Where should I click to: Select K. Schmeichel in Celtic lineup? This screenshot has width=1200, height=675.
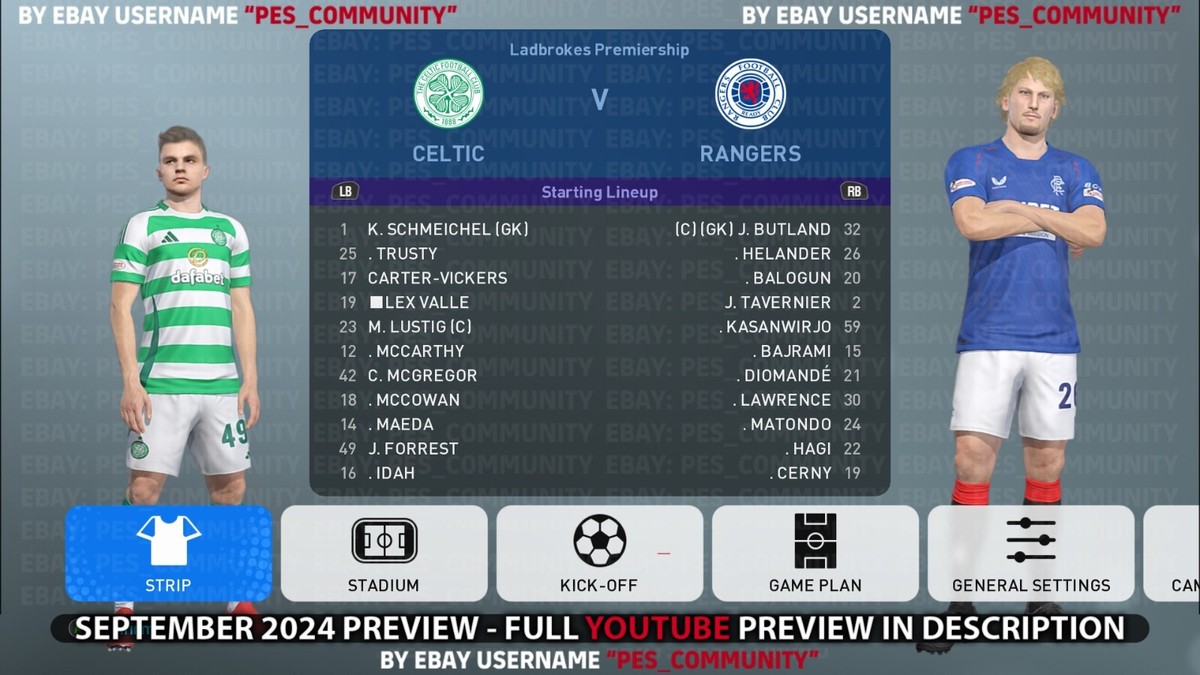[x=448, y=229]
